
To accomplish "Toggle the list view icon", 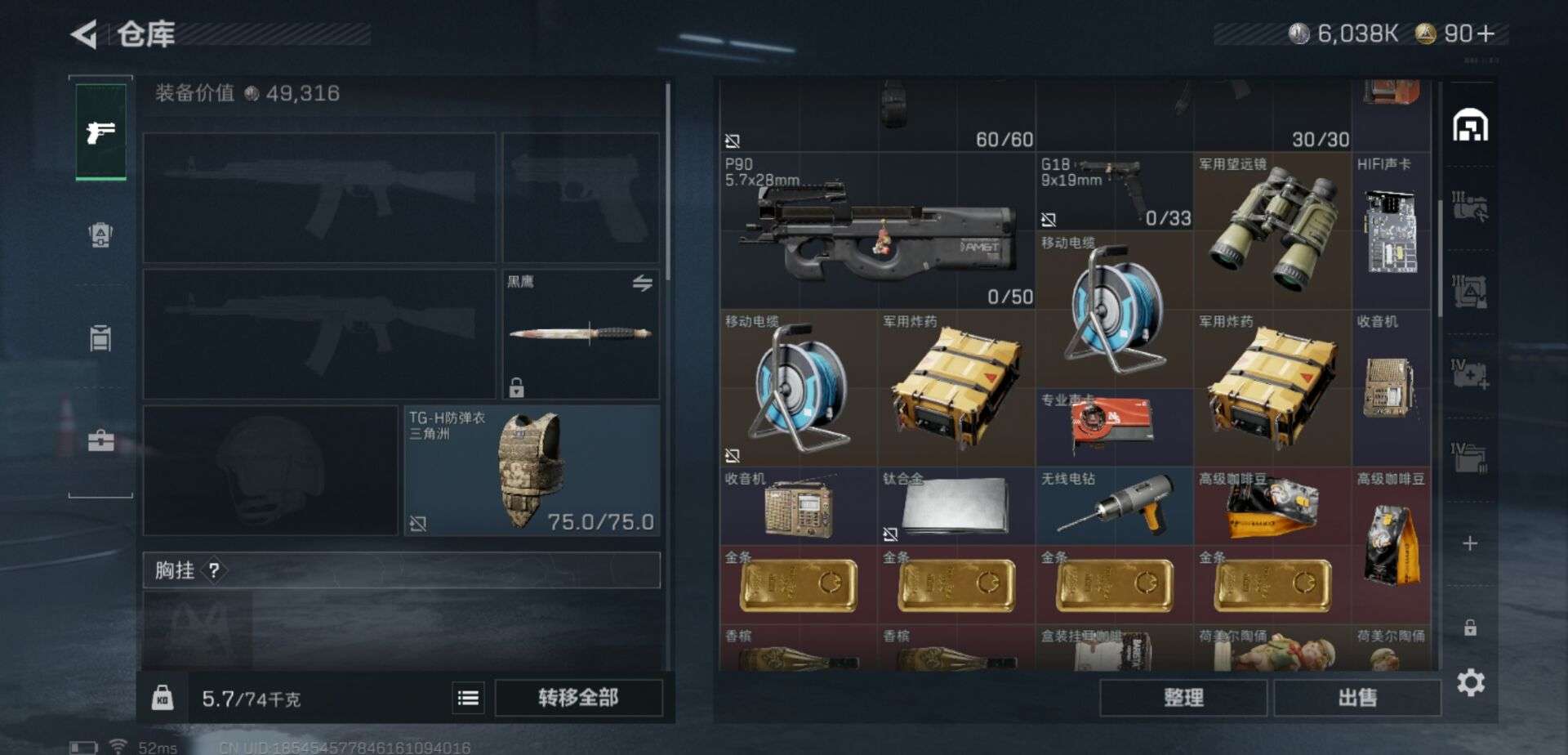I will [468, 698].
